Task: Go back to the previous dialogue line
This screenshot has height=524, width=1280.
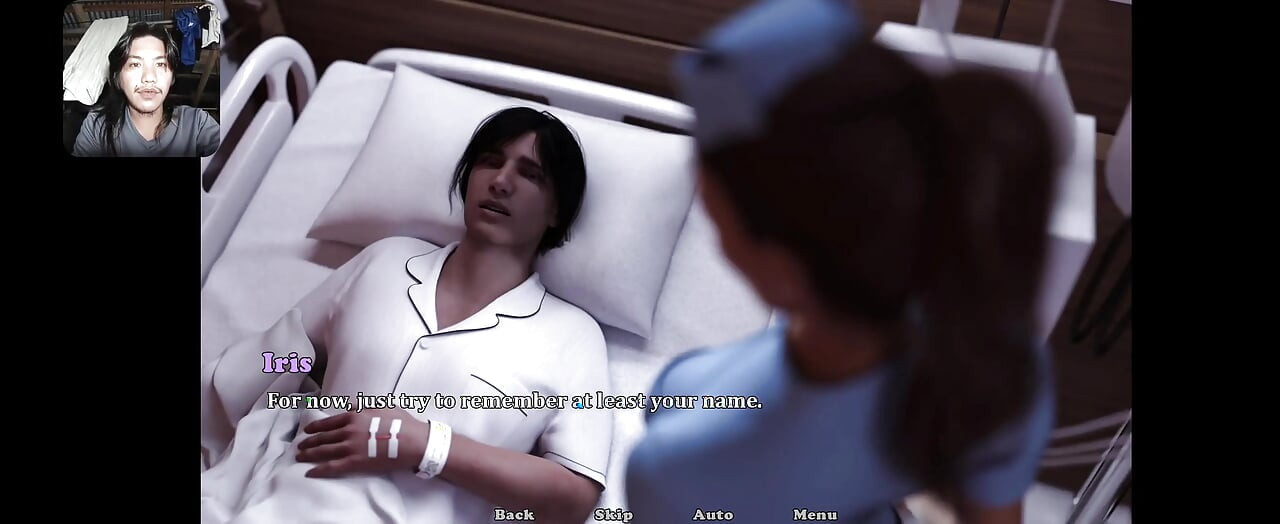Action: [x=514, y=514]
